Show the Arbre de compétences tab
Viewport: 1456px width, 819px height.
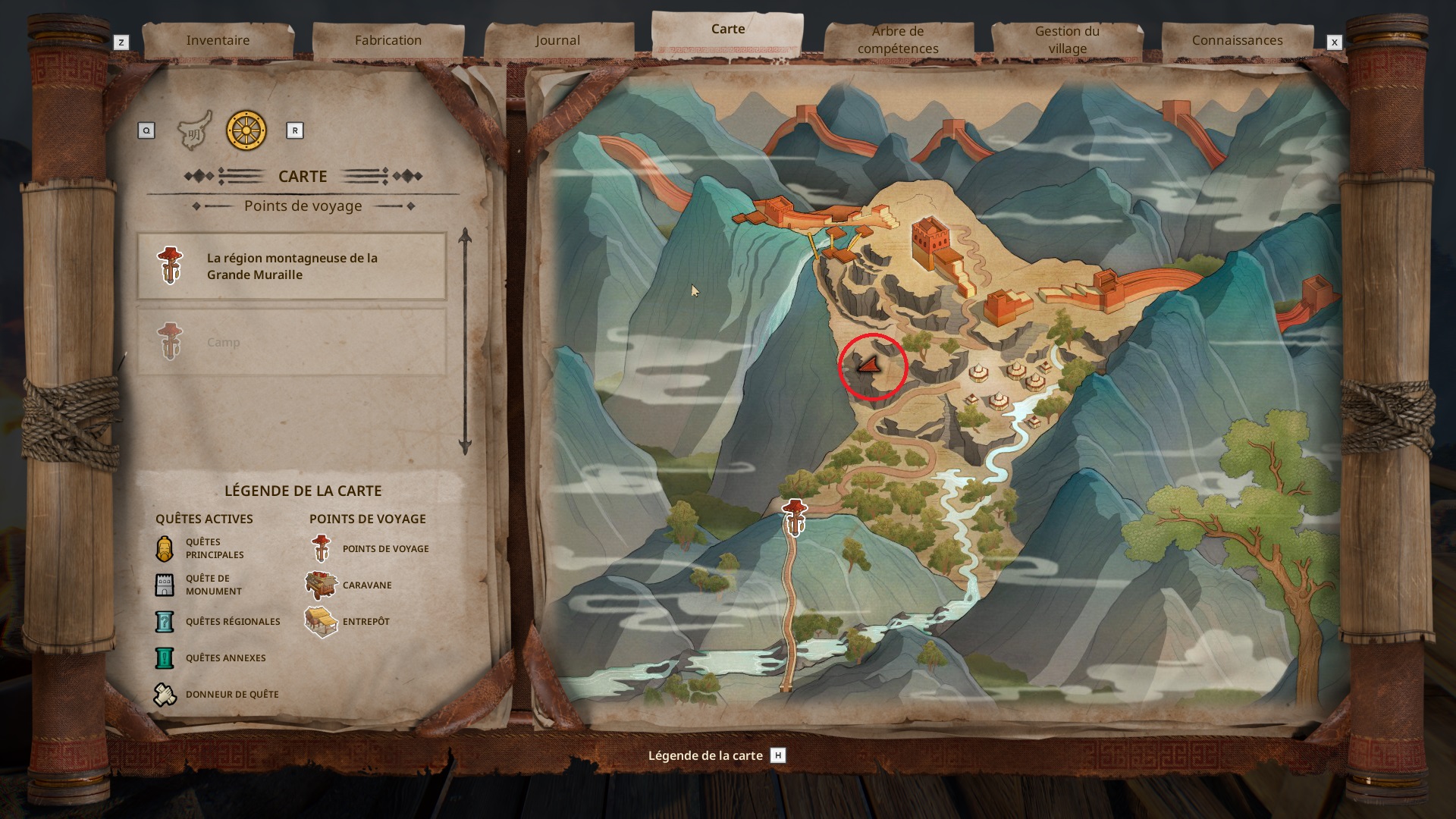[898, 40]
